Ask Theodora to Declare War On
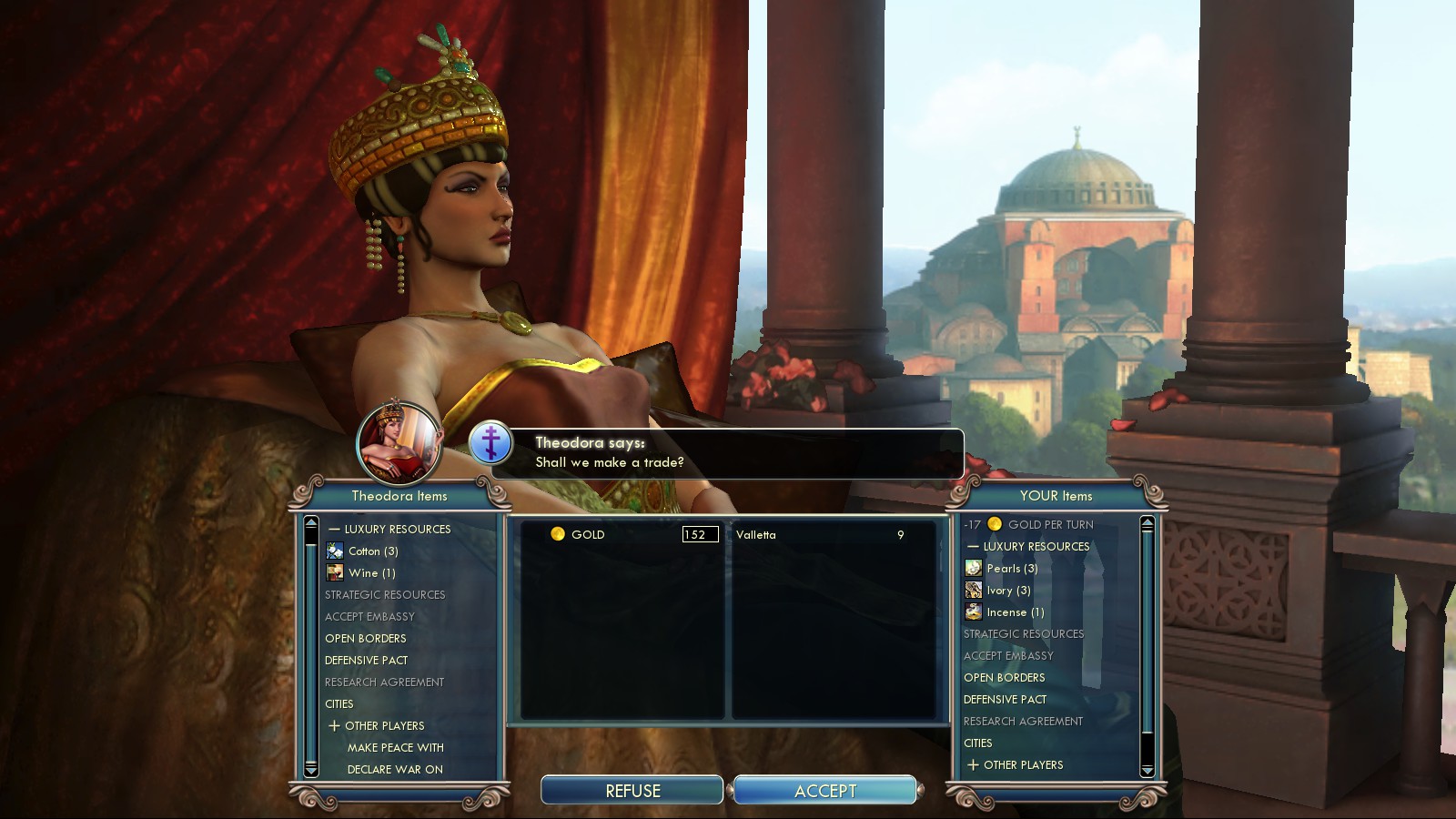Image resolution: width=1456 pixels, height=819 pixels. 395,770
